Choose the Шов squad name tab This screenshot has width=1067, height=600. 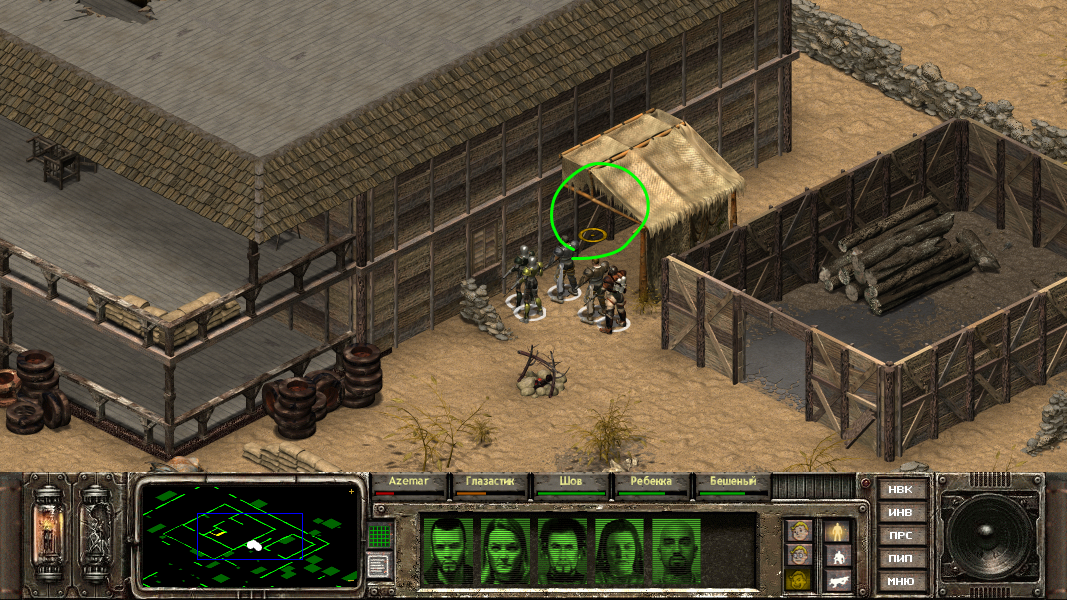(x=571, y=482)
